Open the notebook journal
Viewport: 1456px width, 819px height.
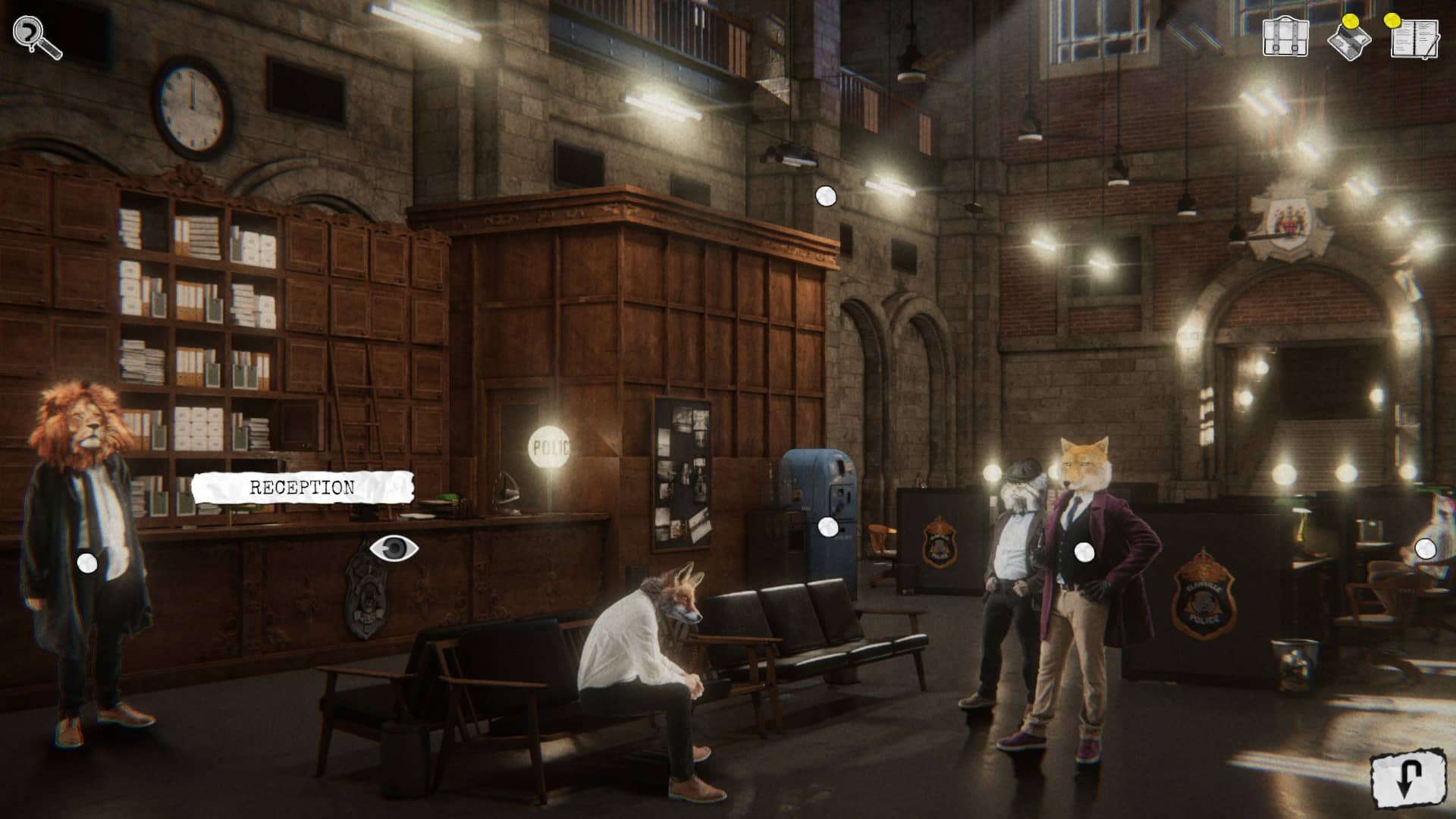pos(1414,38)
